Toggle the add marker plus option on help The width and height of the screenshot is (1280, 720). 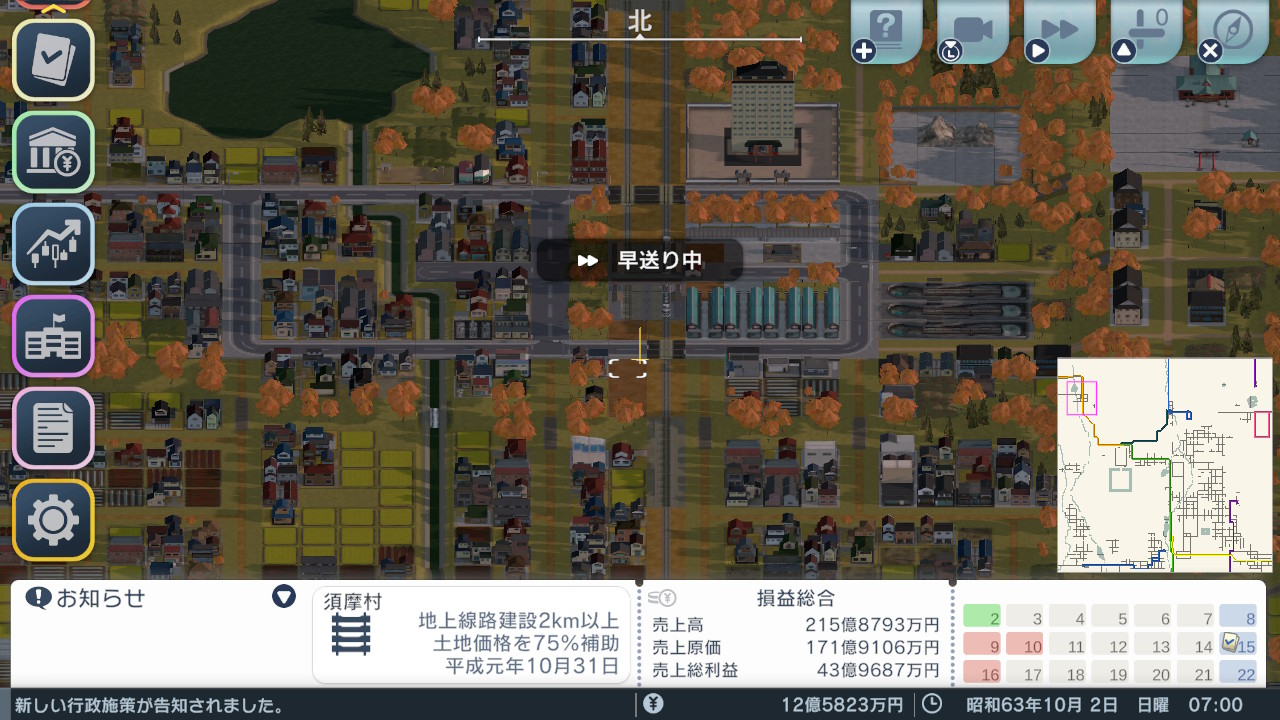[x=864, y=49]
